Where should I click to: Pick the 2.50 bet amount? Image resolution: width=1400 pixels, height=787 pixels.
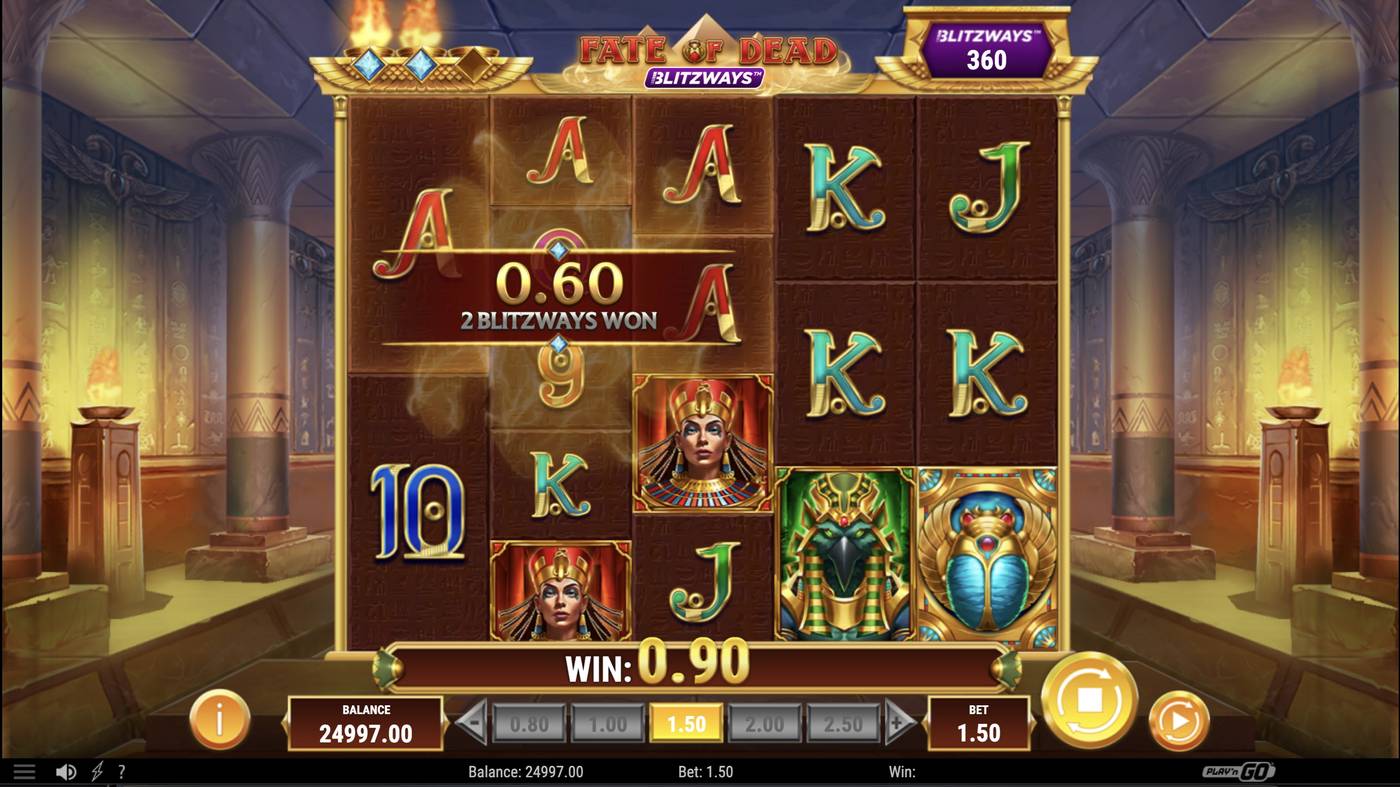(842, 724)
